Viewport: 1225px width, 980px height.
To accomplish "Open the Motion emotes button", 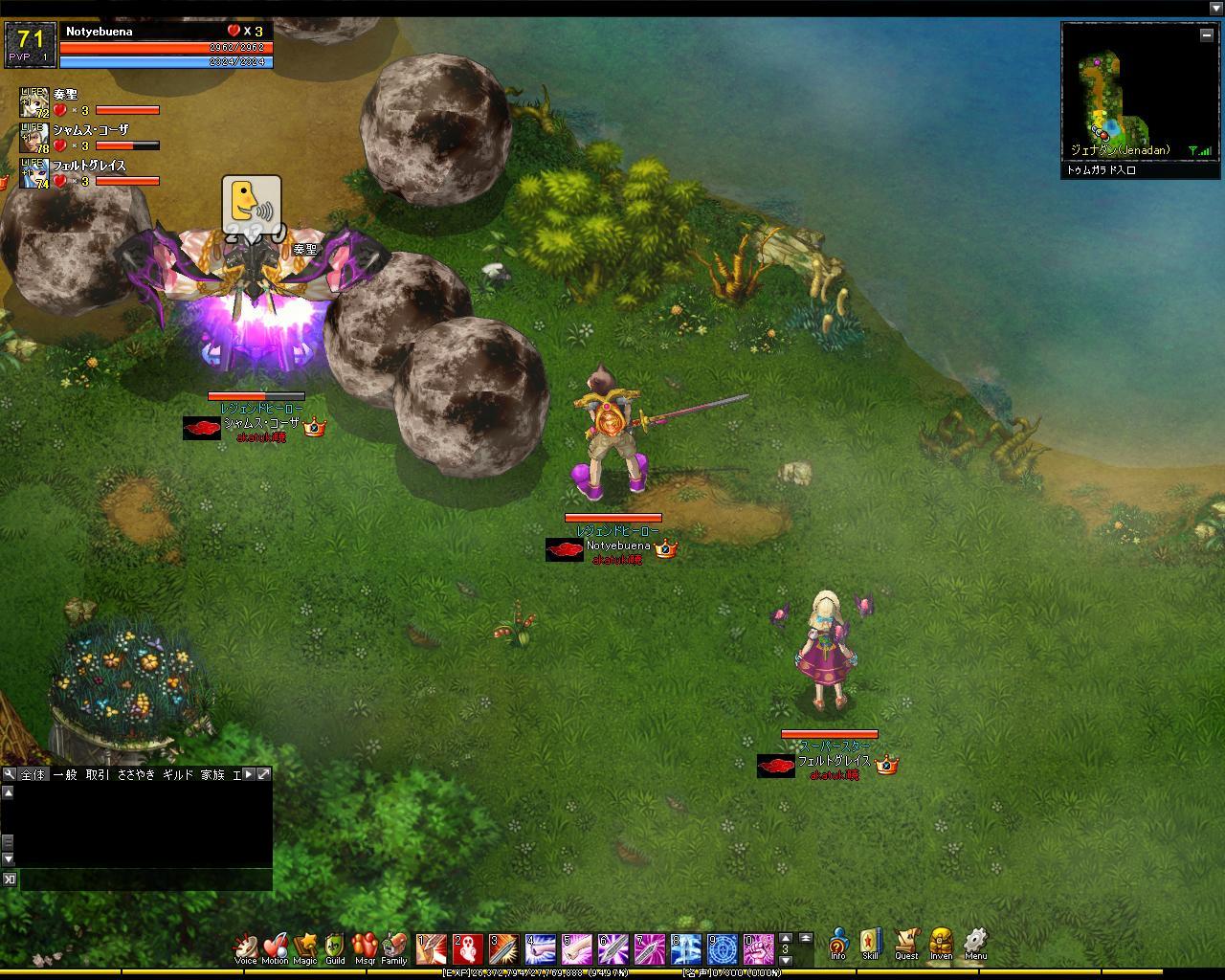I will click(x=275, y=947).
